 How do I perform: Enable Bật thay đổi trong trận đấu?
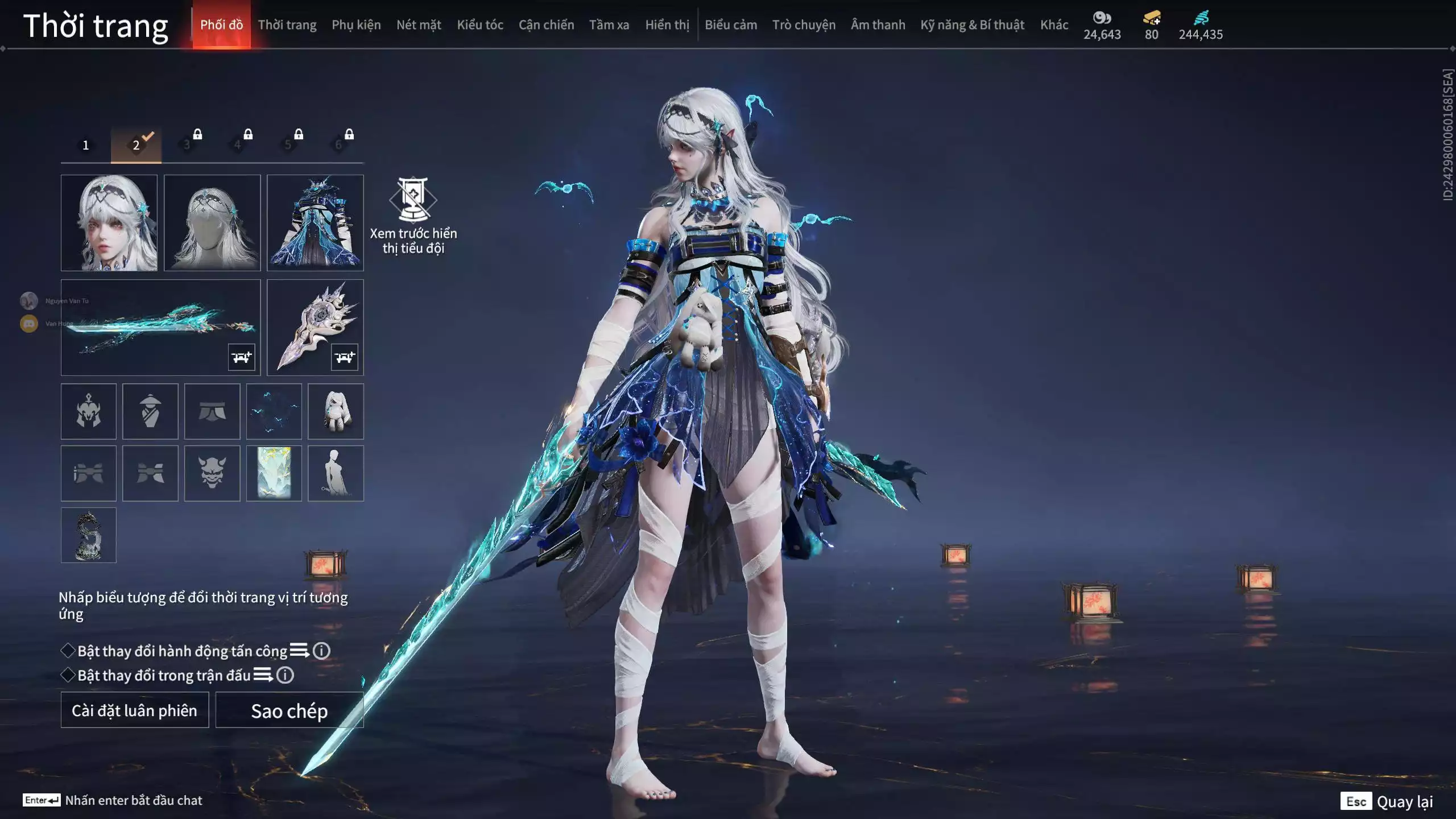point(68,675)
